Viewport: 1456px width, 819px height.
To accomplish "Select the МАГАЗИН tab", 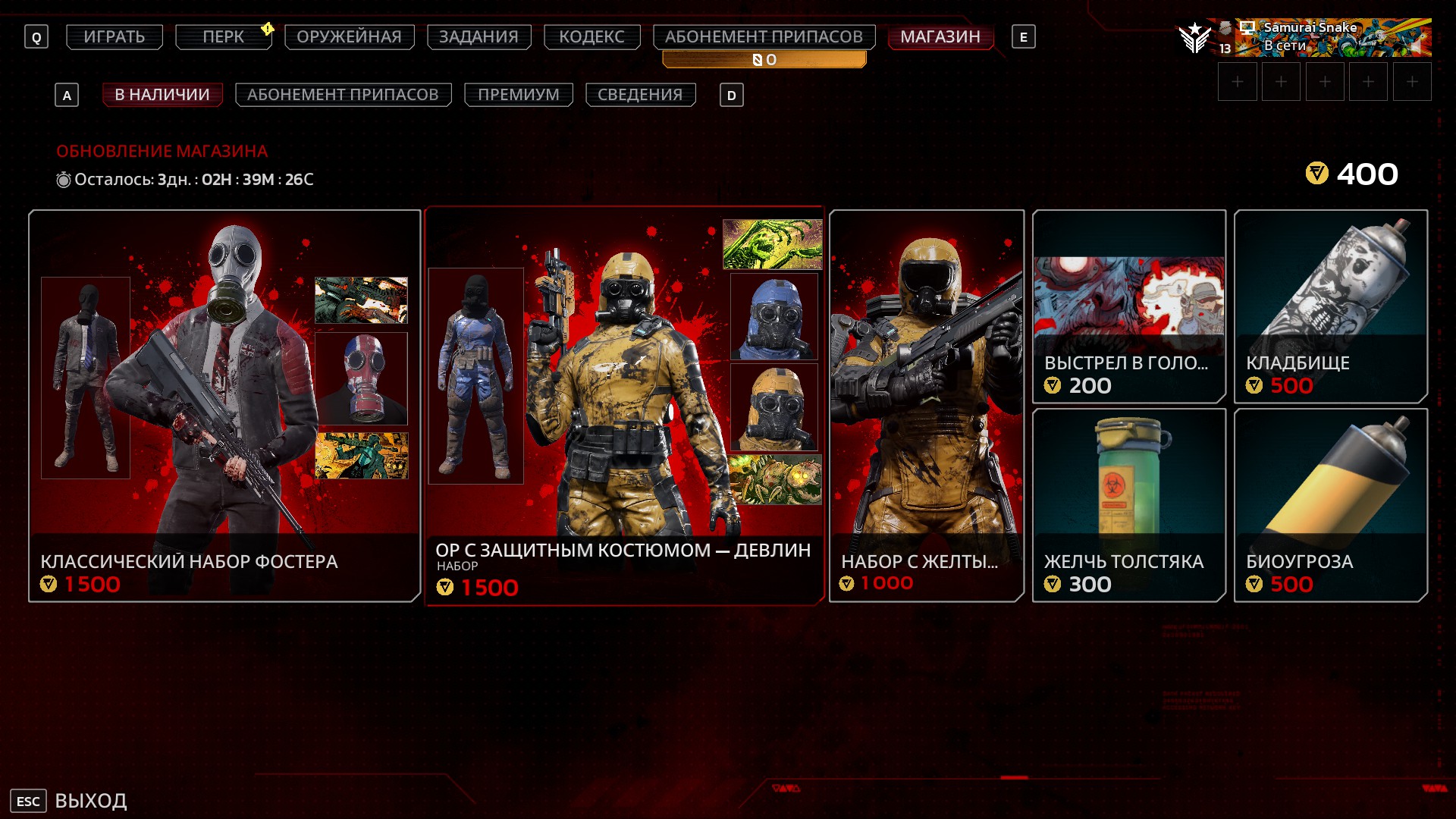I will tap(940, 36).
